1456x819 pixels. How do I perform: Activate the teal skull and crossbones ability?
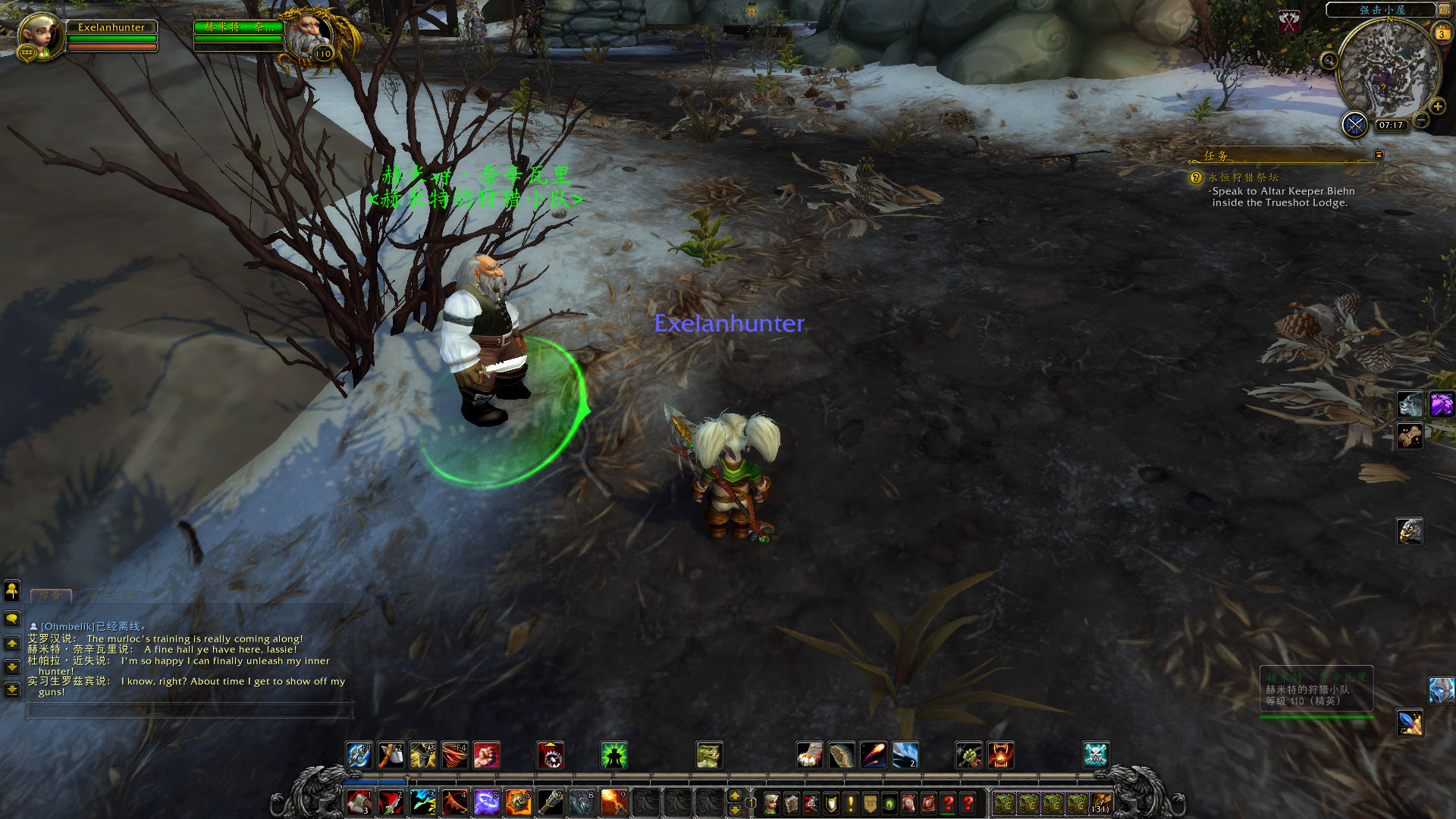pyautogui.click(x=1096, y=755)
